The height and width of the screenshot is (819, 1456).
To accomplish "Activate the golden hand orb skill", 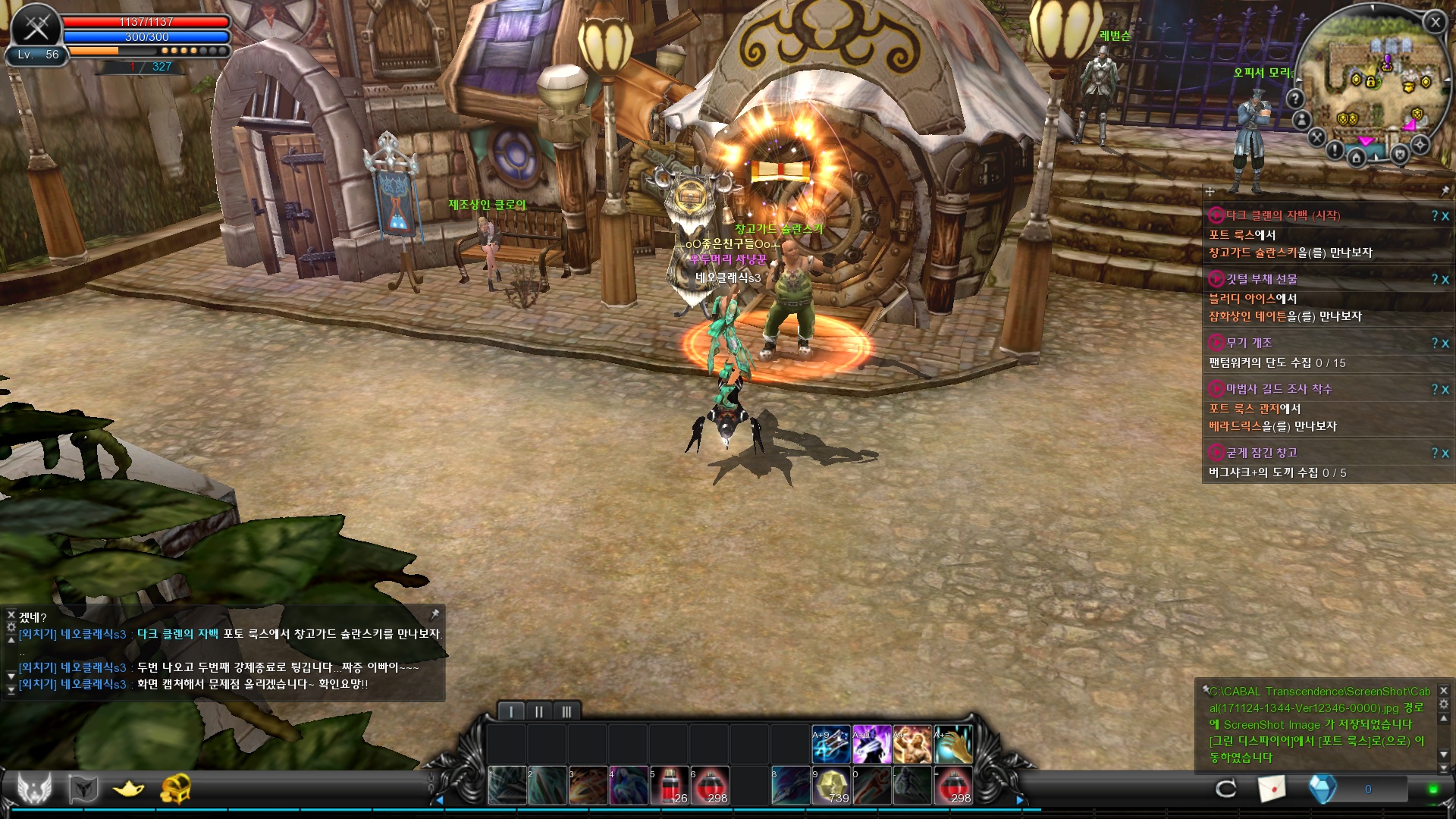I will (x=953, y=745).
